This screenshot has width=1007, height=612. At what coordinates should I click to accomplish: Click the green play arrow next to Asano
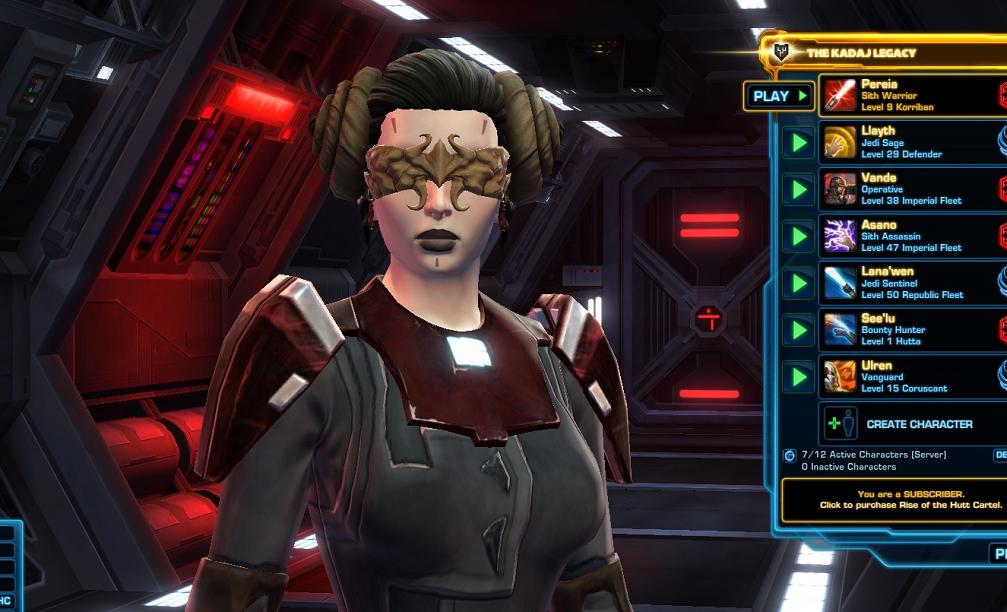coord(798,236)
